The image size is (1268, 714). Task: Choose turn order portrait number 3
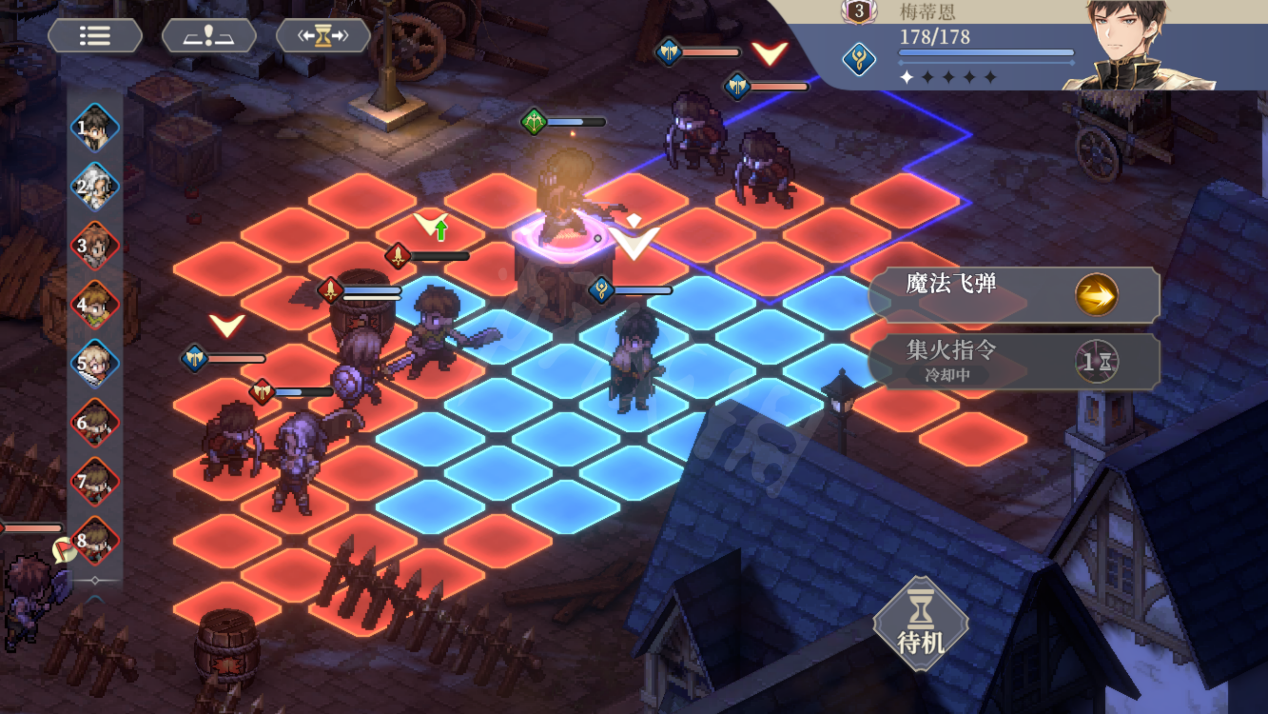[x=96, y=246]
